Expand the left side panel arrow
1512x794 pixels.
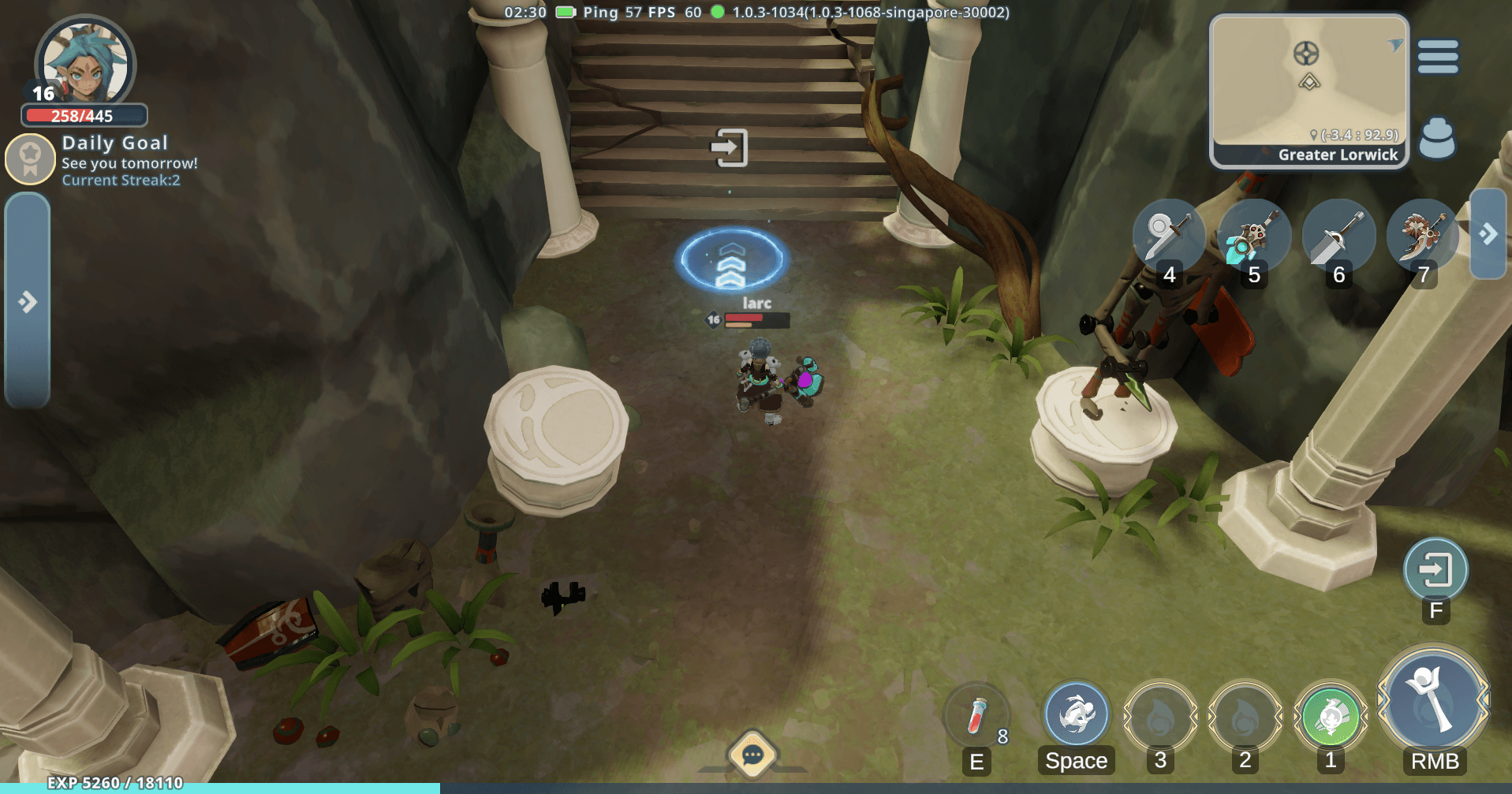point(28,301)
